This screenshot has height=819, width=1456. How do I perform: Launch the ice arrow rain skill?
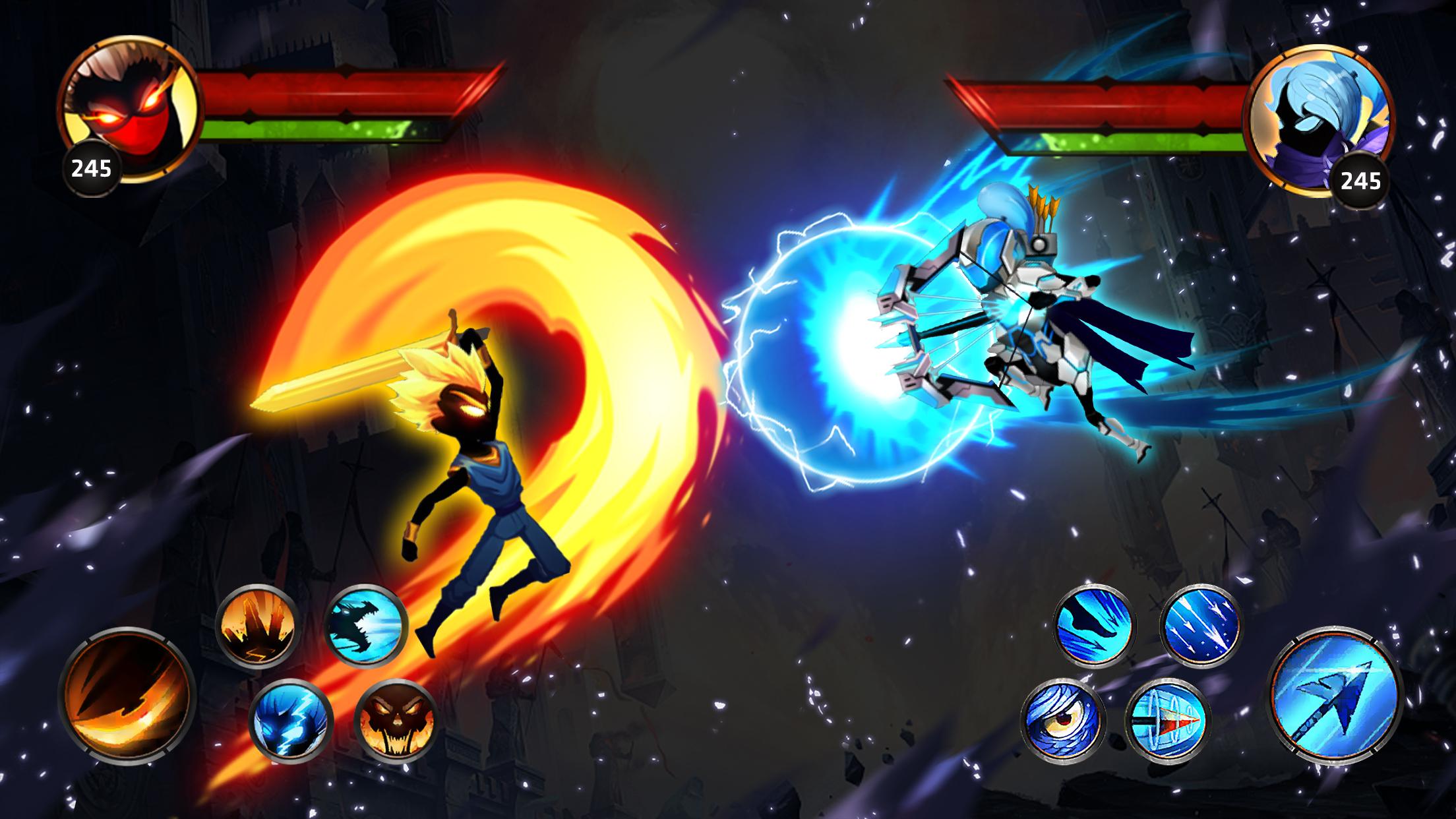tap(1199, 624)
